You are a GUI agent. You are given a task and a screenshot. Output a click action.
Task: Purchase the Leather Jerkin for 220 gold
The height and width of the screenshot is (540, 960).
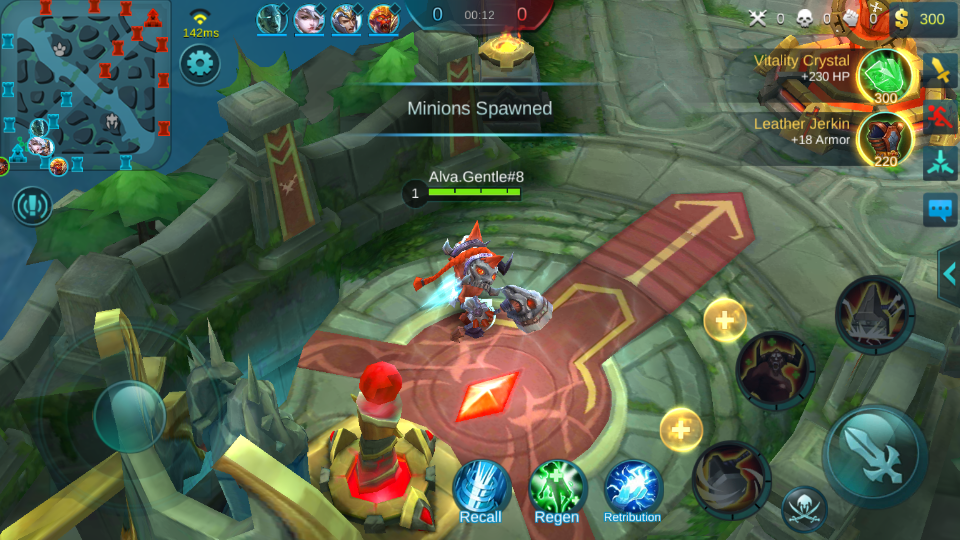(885, 140)
